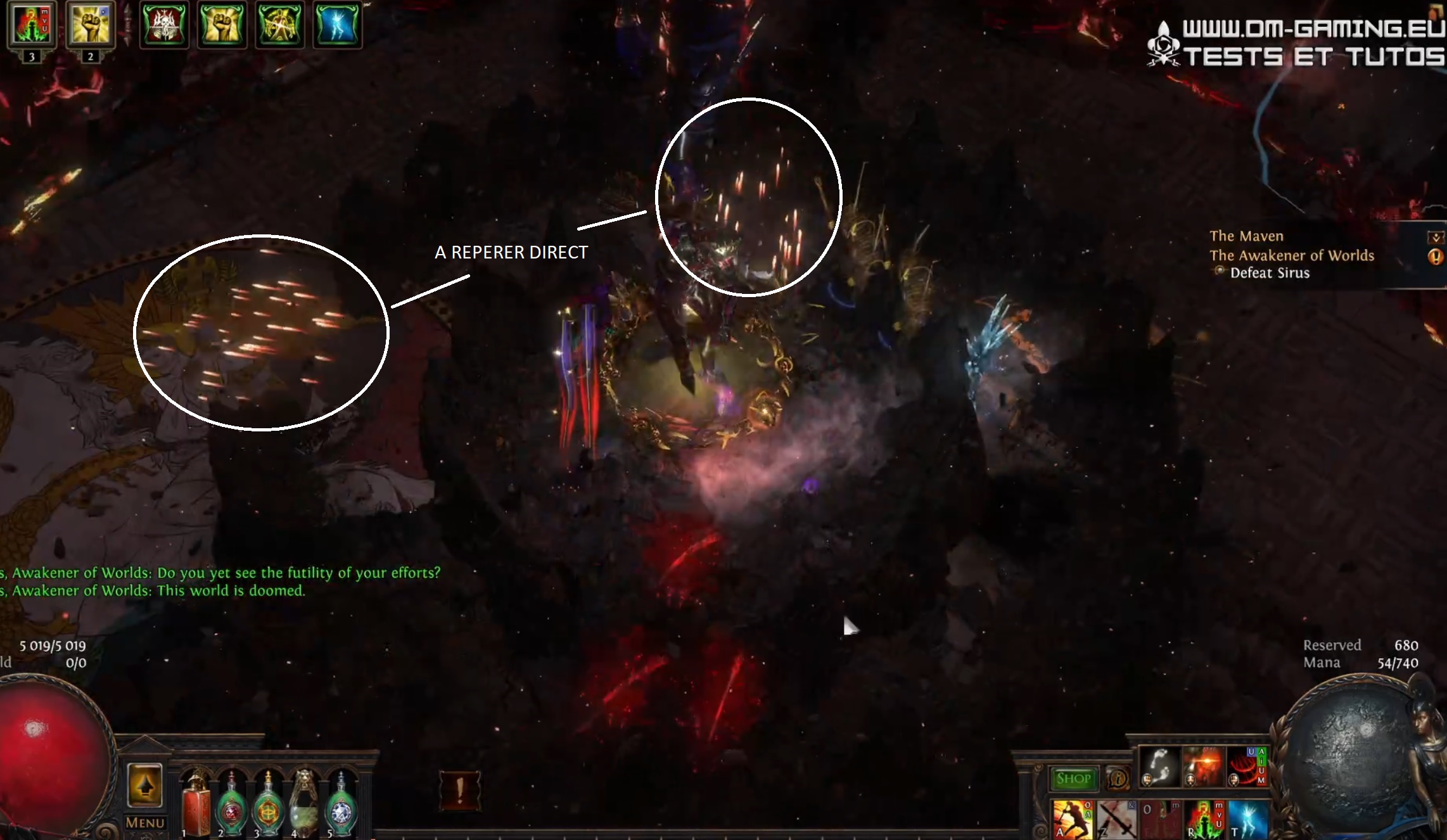
Task: Toggle the attack skill bound to A
Action: (x=1072, y=820)
